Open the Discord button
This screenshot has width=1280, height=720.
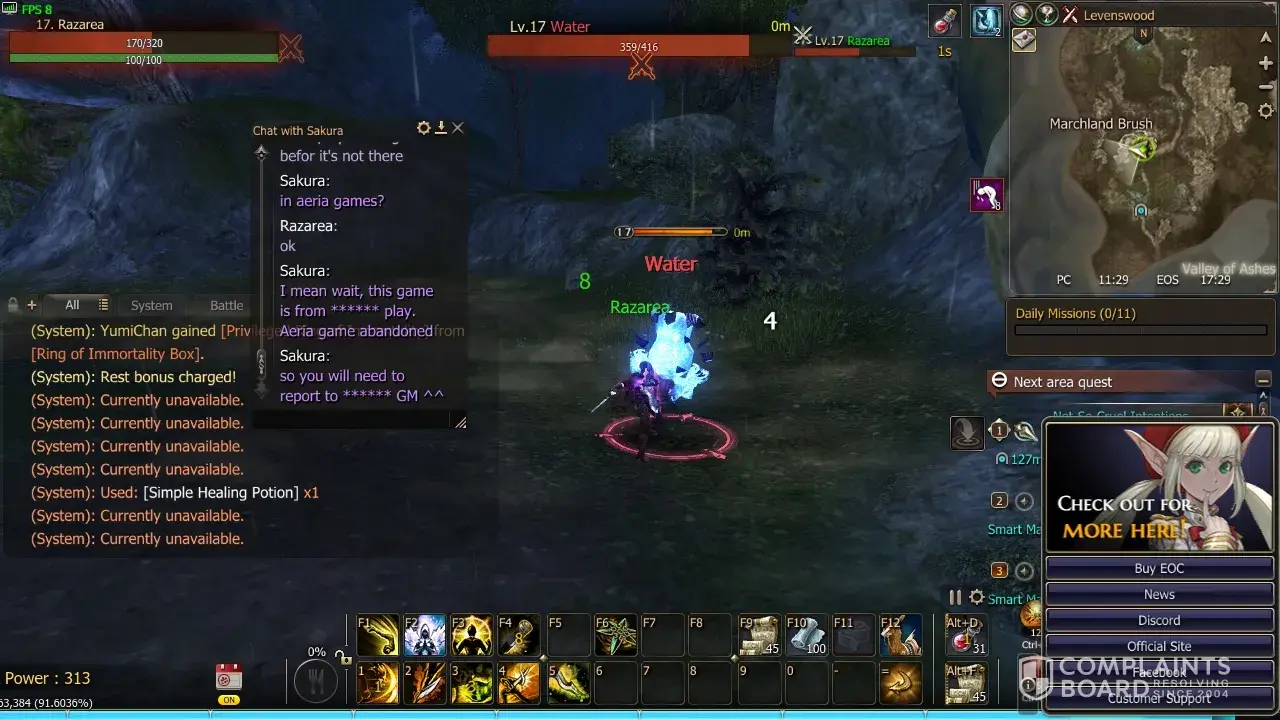[x=1159, y=620]
